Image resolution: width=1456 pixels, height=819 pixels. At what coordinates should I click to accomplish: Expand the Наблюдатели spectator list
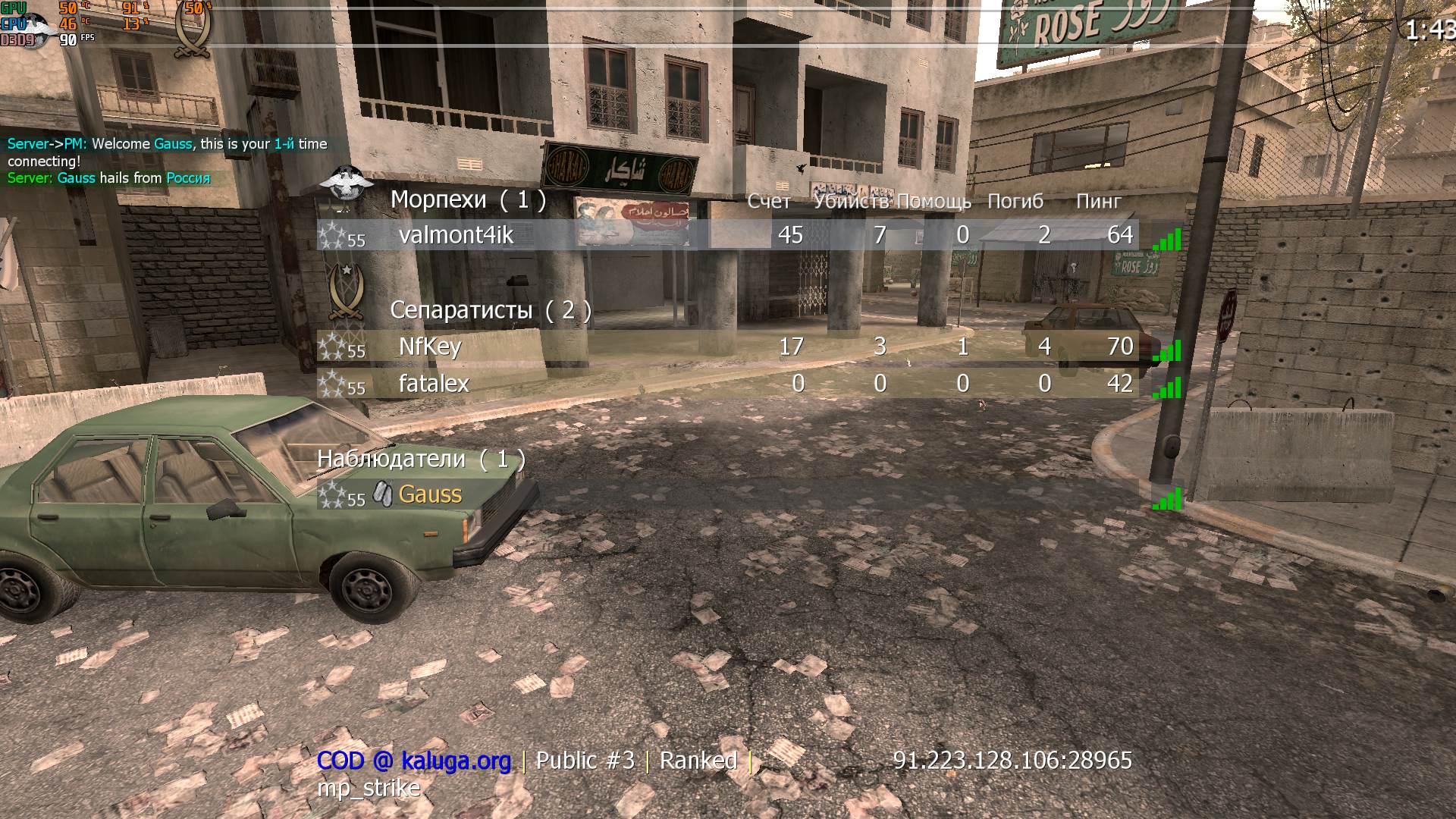click(x=421, y=459)
